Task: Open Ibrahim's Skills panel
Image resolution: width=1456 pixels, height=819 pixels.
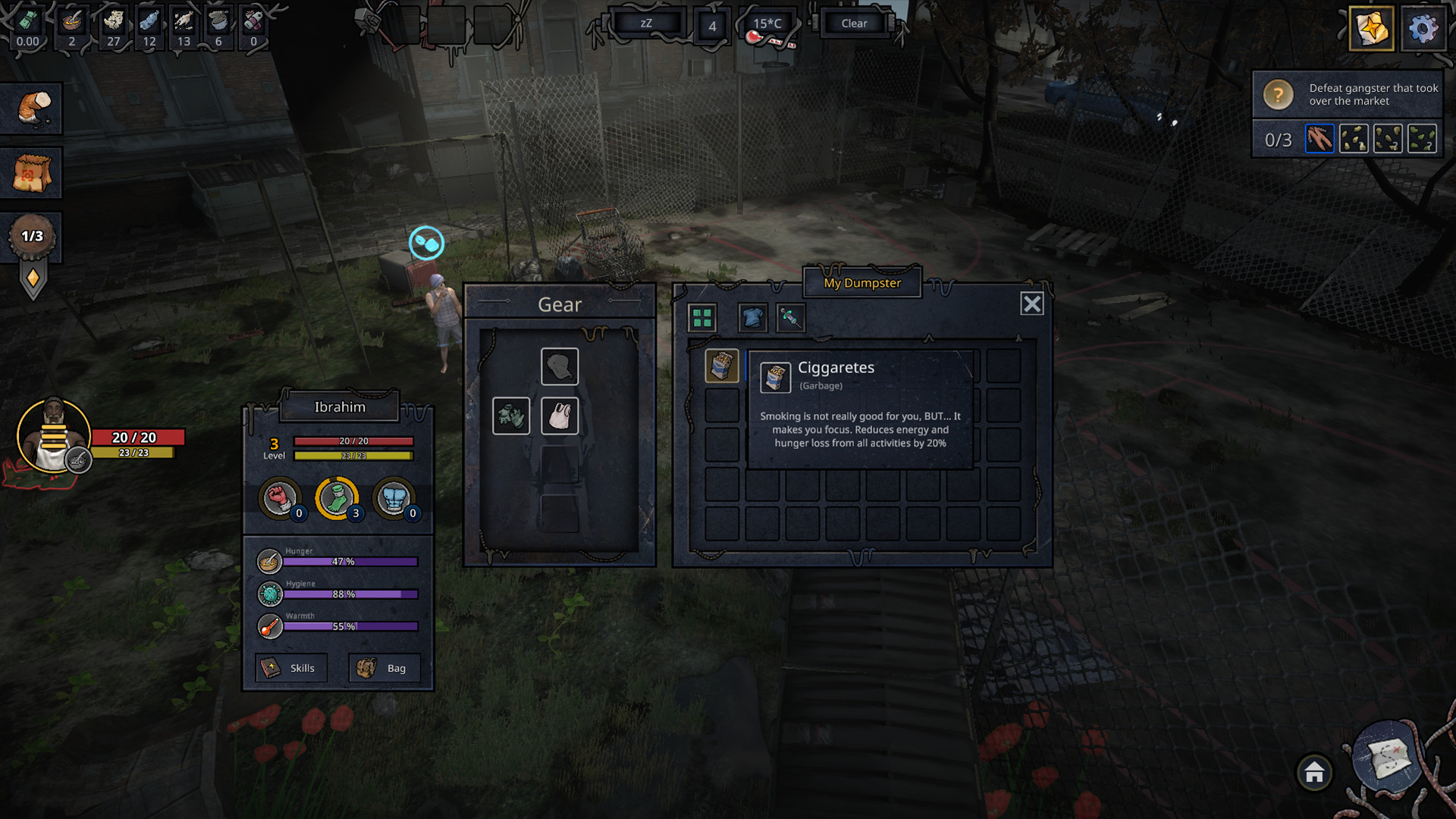Action: (291, 668)
